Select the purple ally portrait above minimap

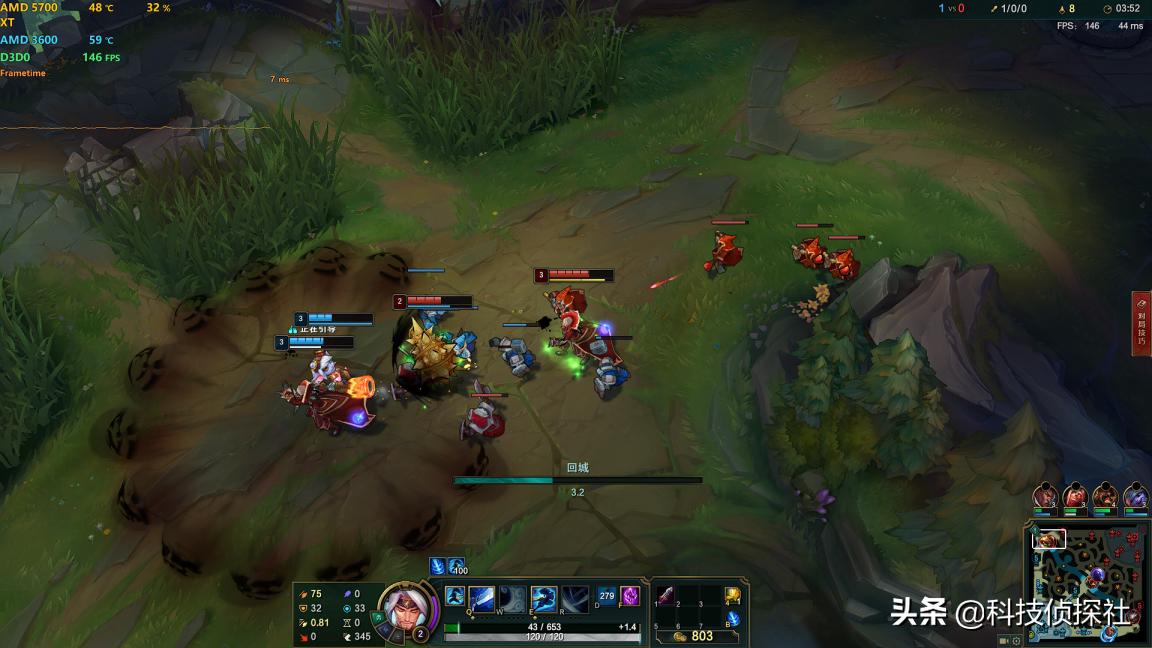pos(1135,496)
